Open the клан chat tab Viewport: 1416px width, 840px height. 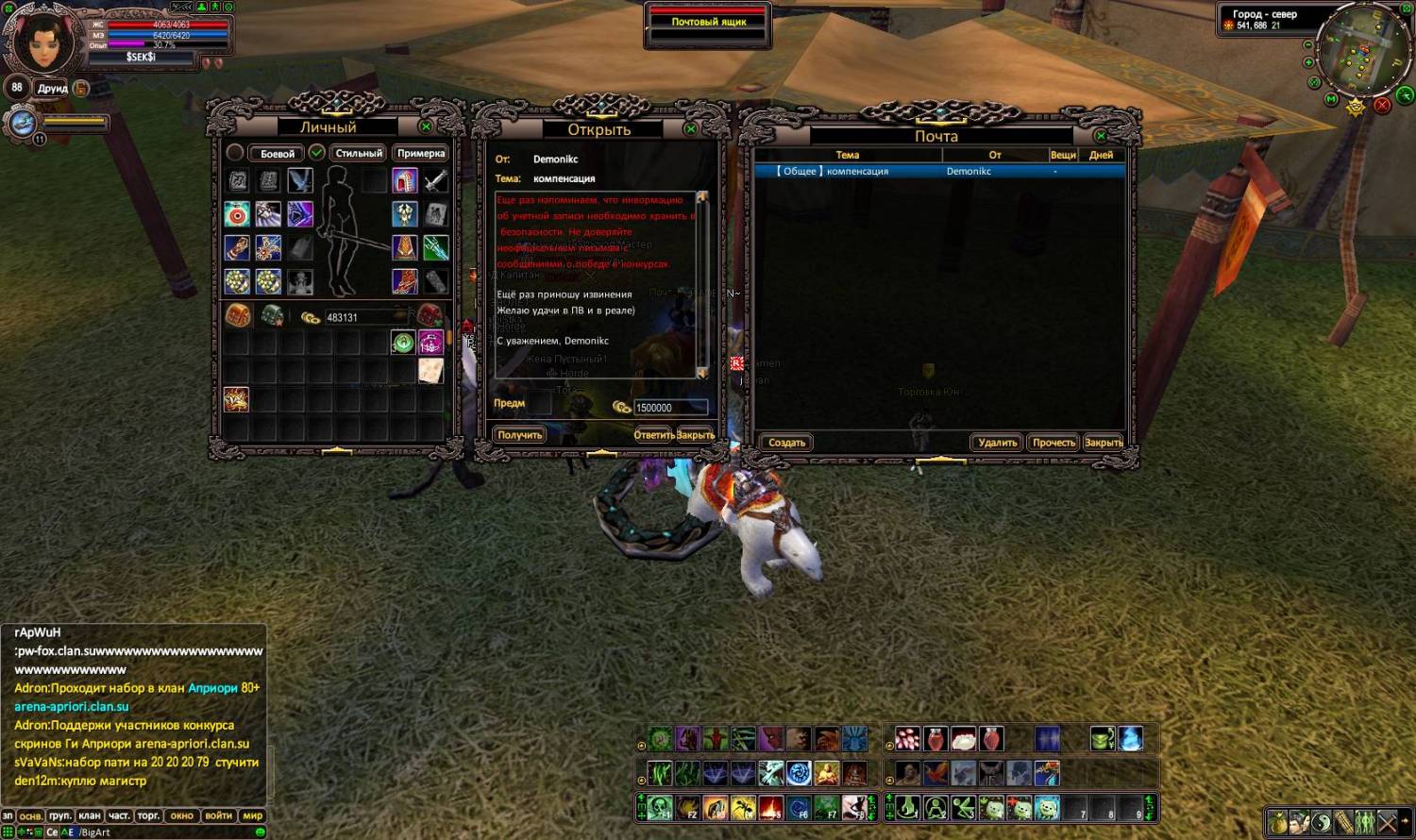click(x=90, y=815)
